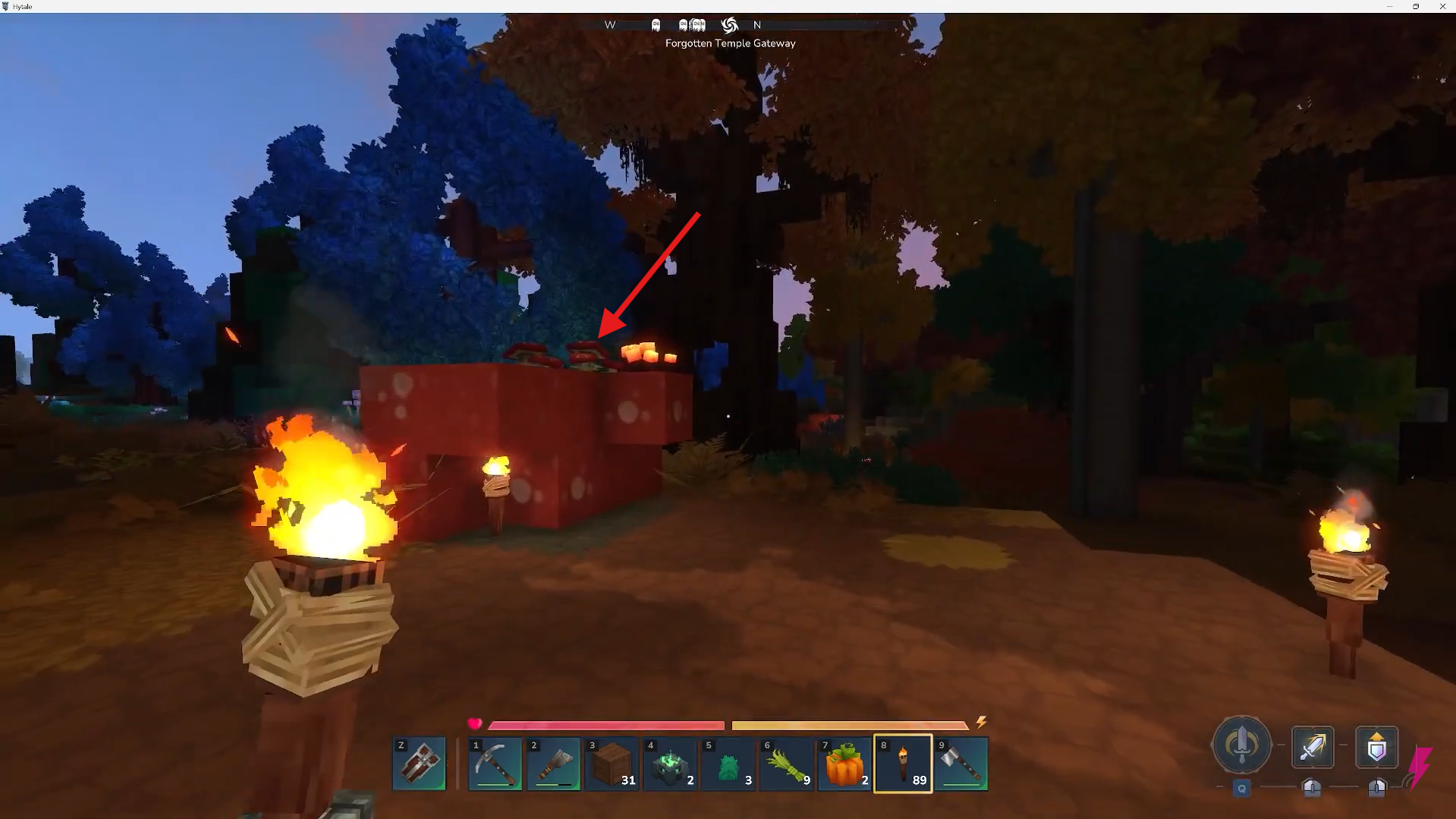Viewport: 1456px width, 819px height.
Task: Open the Z slot item with the red tools
Action: pos(418,764)
